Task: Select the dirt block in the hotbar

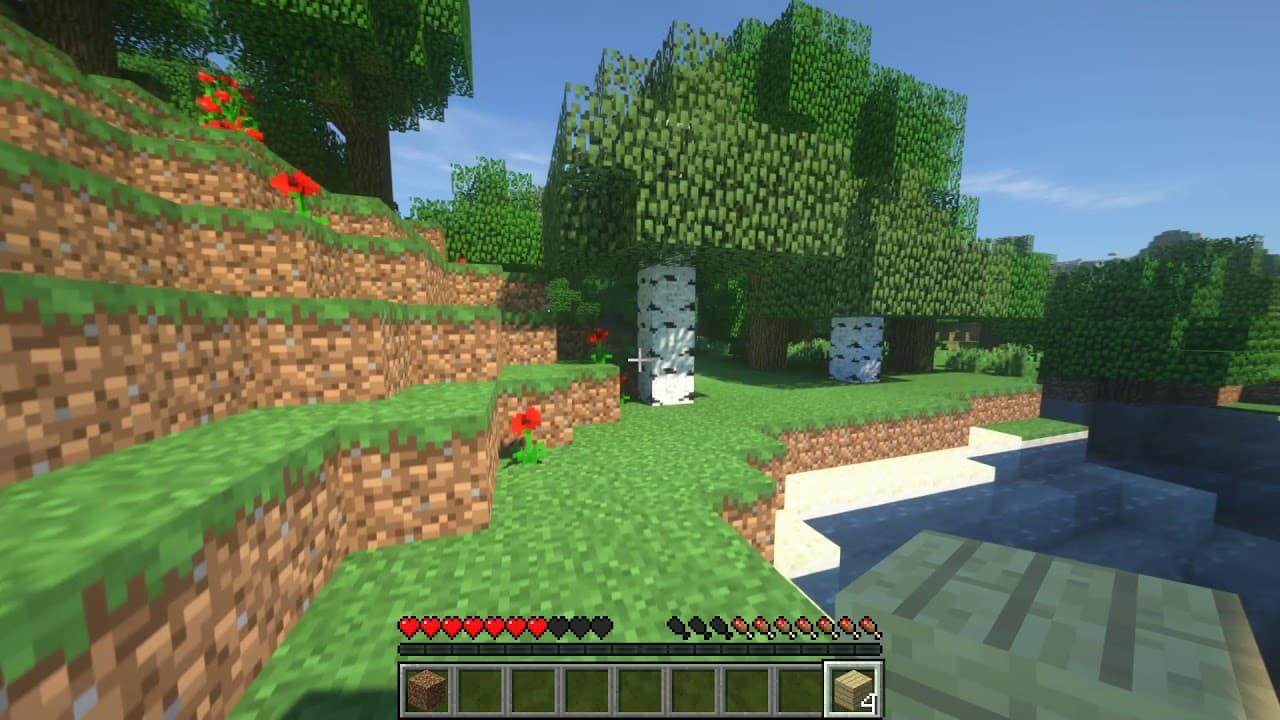Action: [430, 687]
